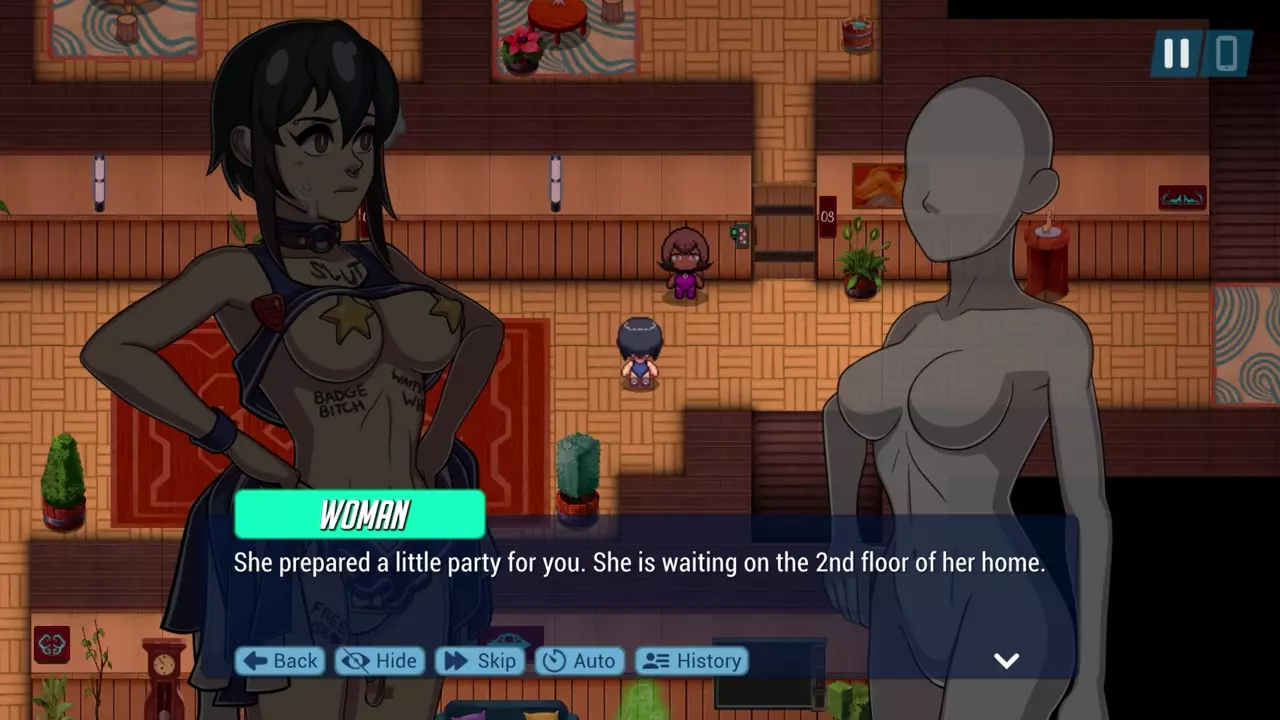Skip the current dialogue
The image size is (1280, 720).
(480, 661)
